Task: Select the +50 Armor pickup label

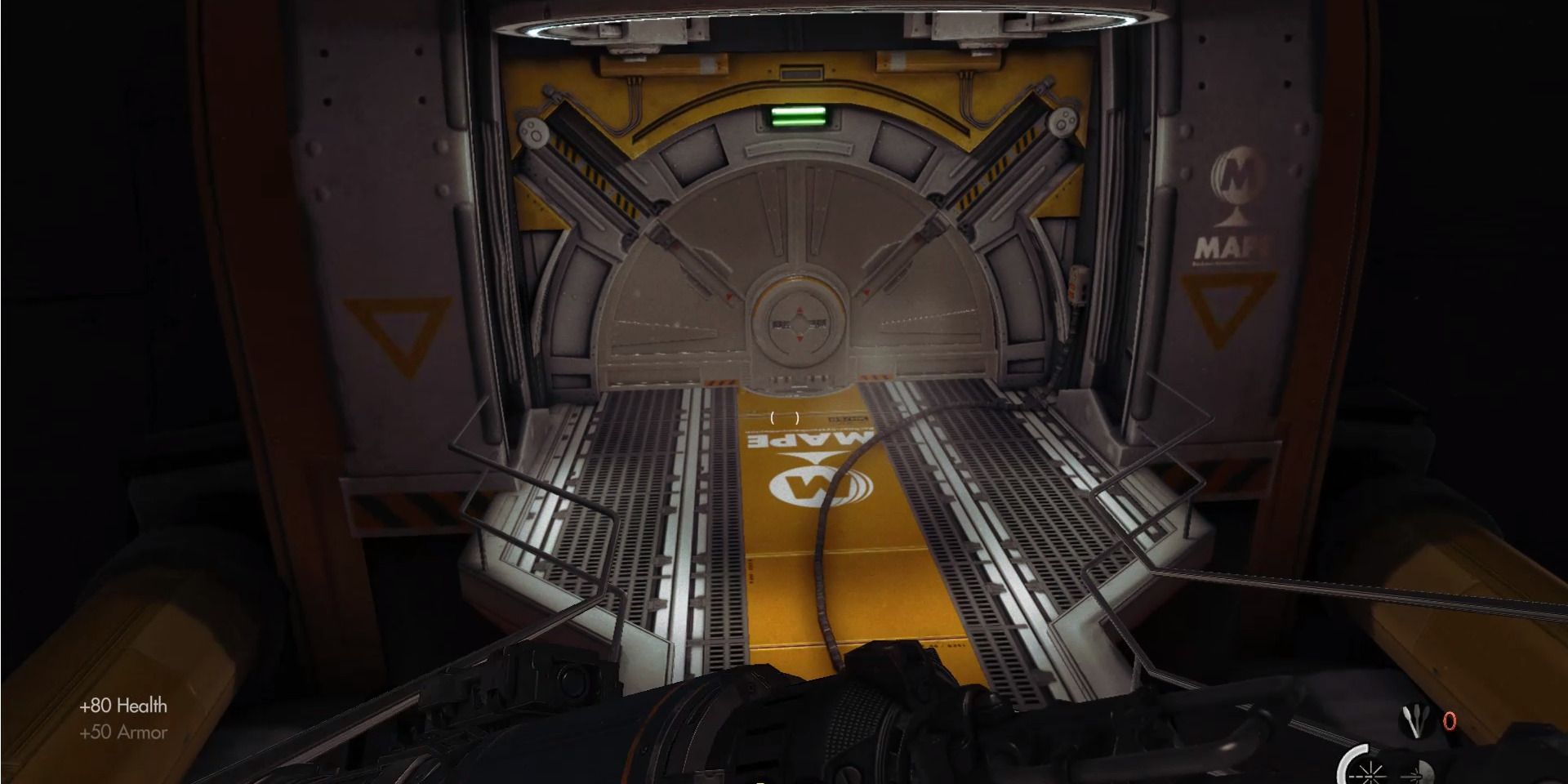Action: (x=124, y=733)
